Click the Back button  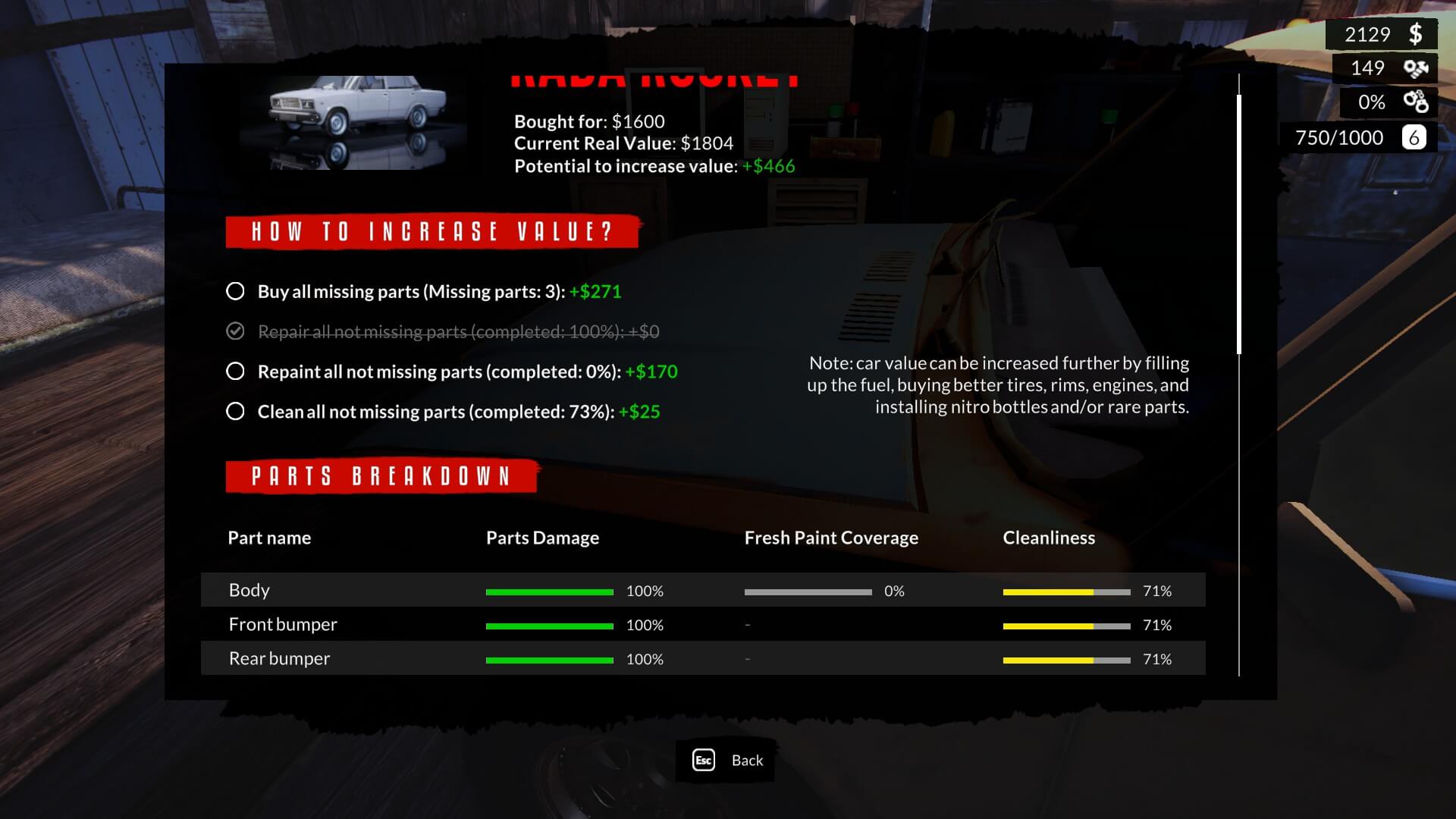726,760
